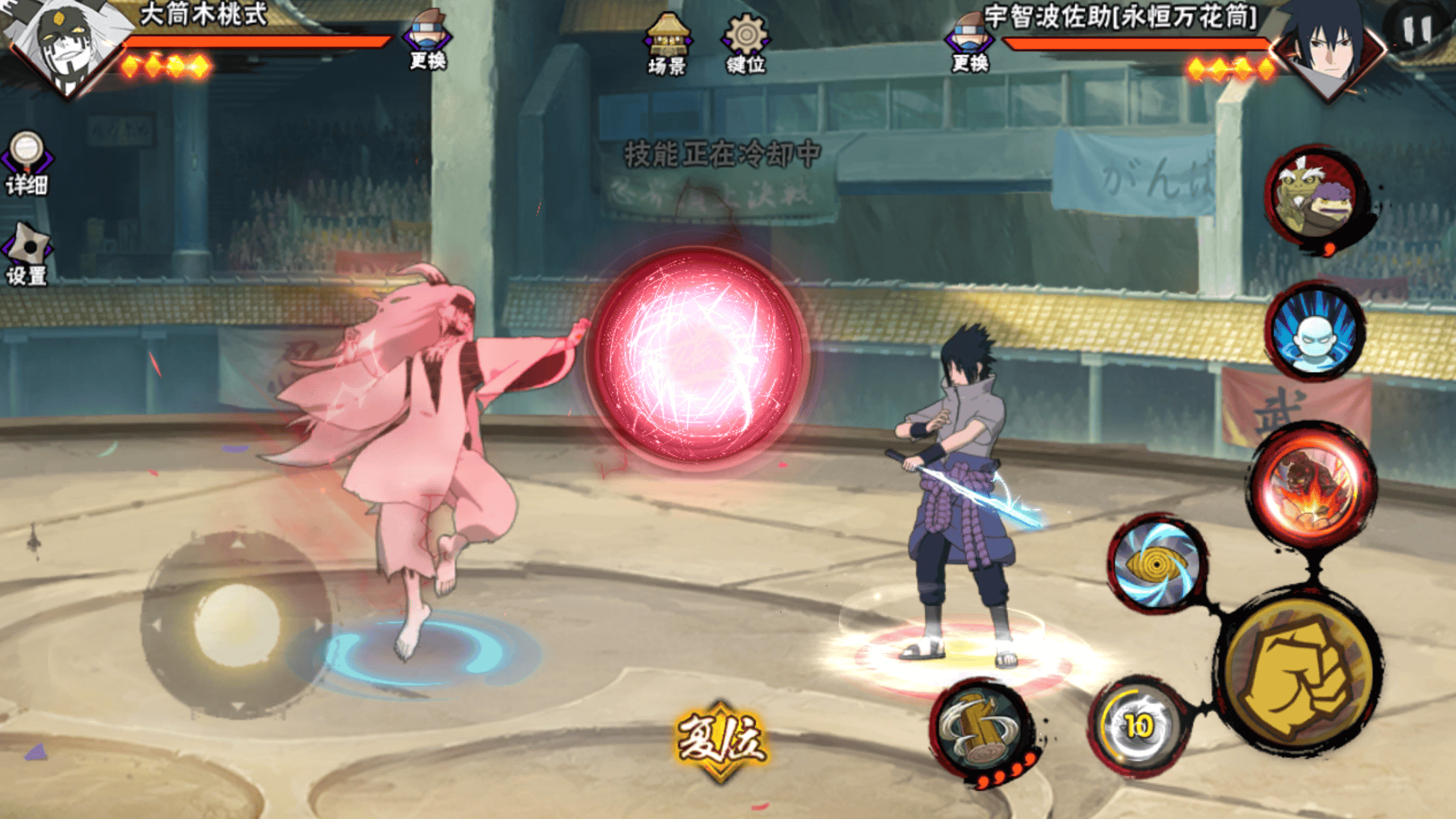Tap 更换 beside 大筒木桃式 to swap ninja

tap(427, 42)
